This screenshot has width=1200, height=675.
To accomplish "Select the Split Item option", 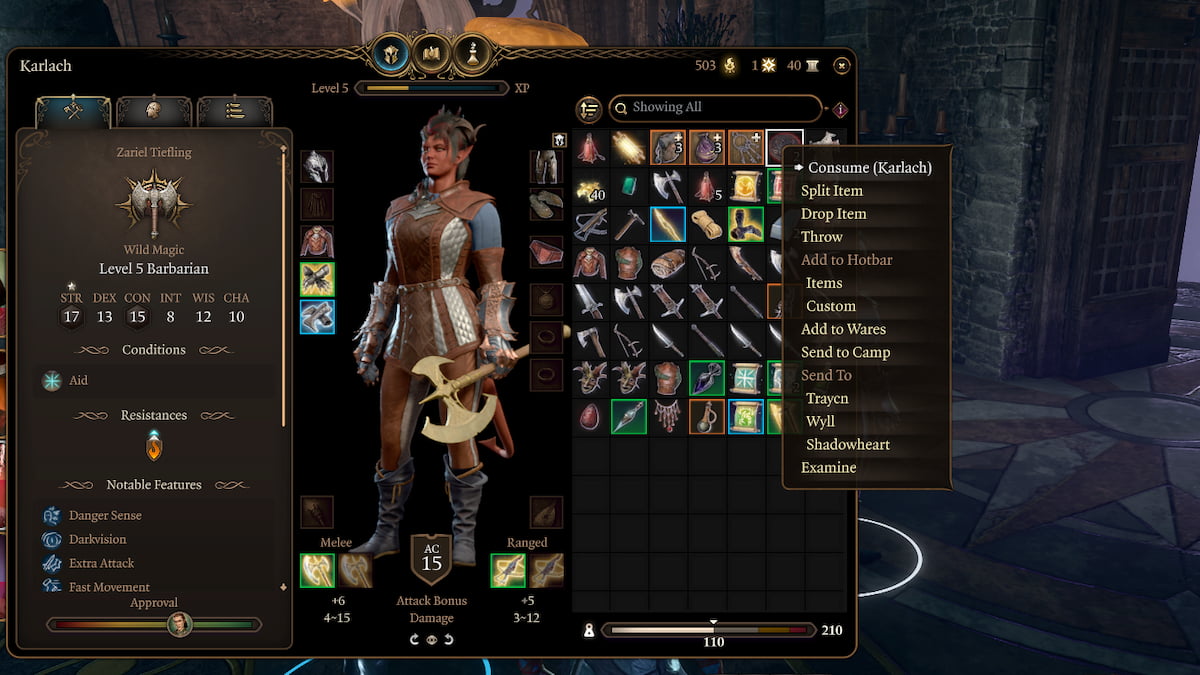I will (x=832, y=190).
